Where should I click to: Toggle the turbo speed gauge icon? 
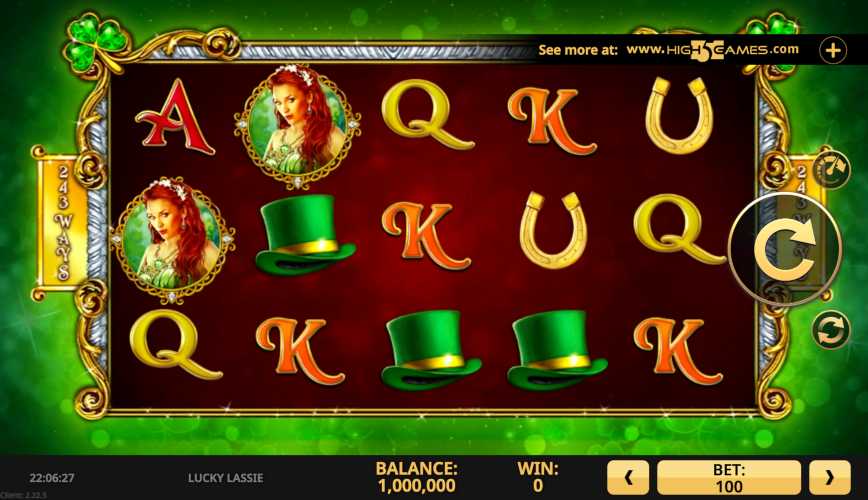[x=829, y=167]
